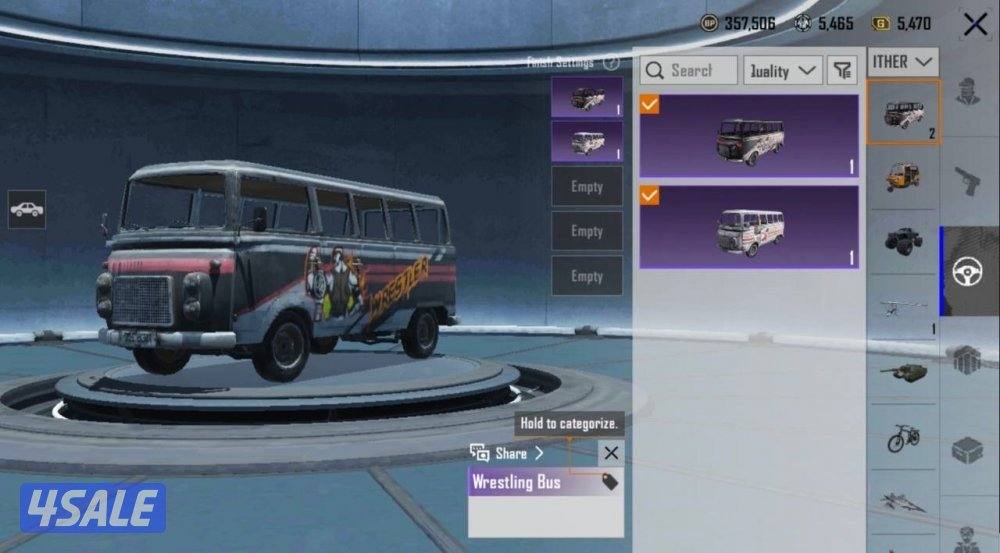The height and width of the screenshot is (553, 1000).
Task: Choose the bicycle vehicle category
Action: coord(902,437)
